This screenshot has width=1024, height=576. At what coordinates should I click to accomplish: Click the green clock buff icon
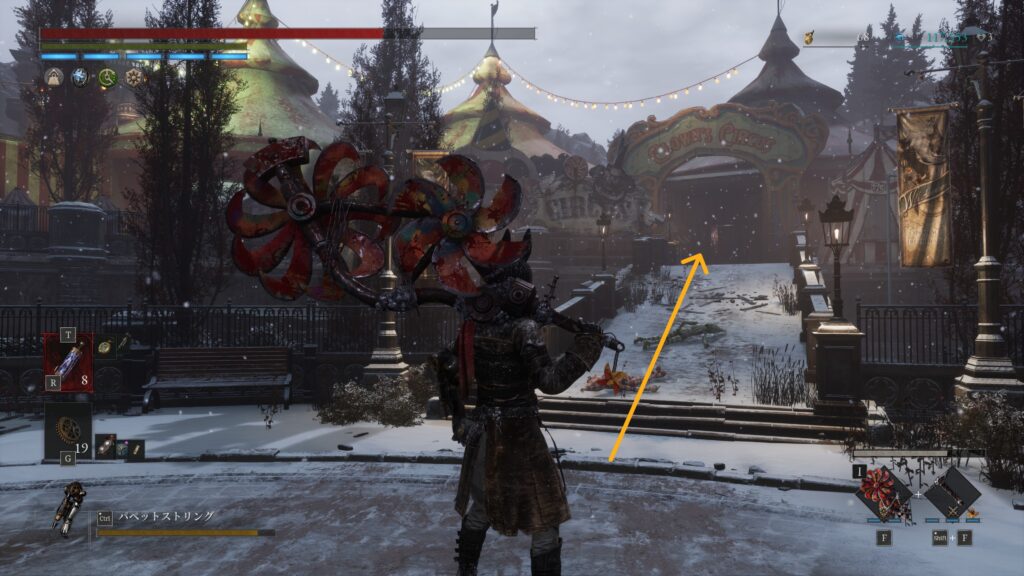pyautogui.click(x=107, y=77)
